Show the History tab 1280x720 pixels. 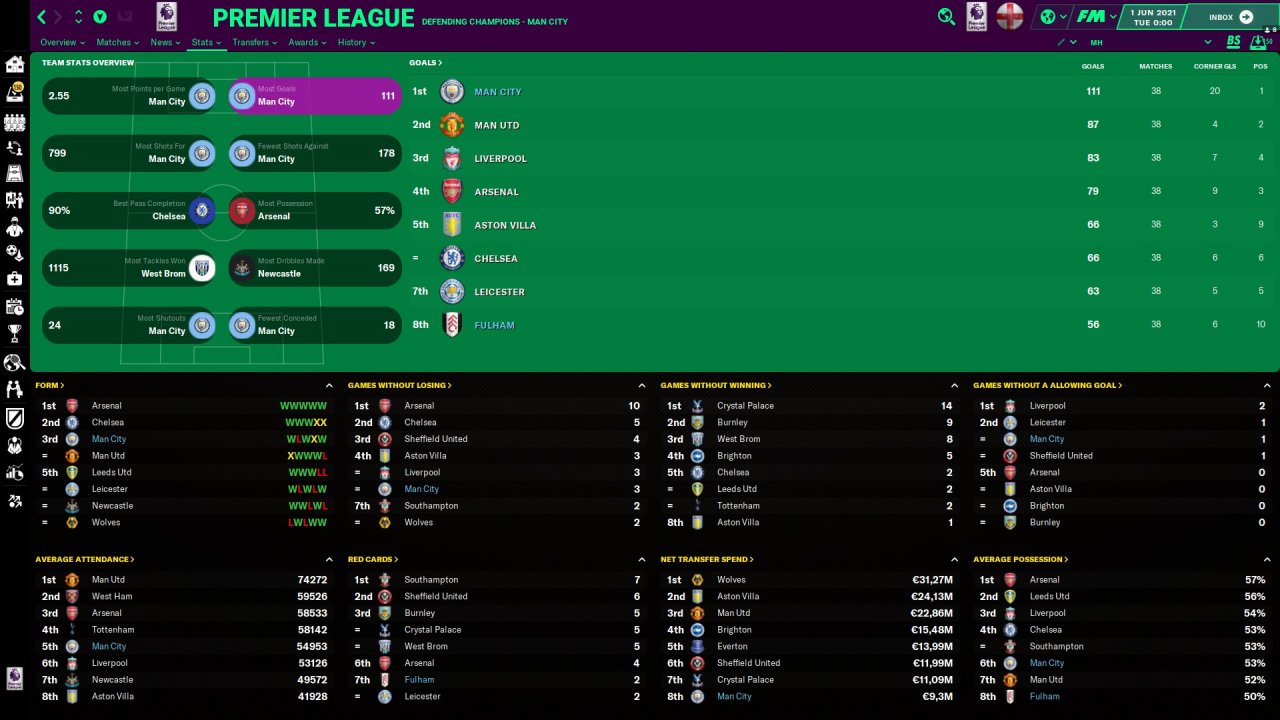[x=355, y=43]
